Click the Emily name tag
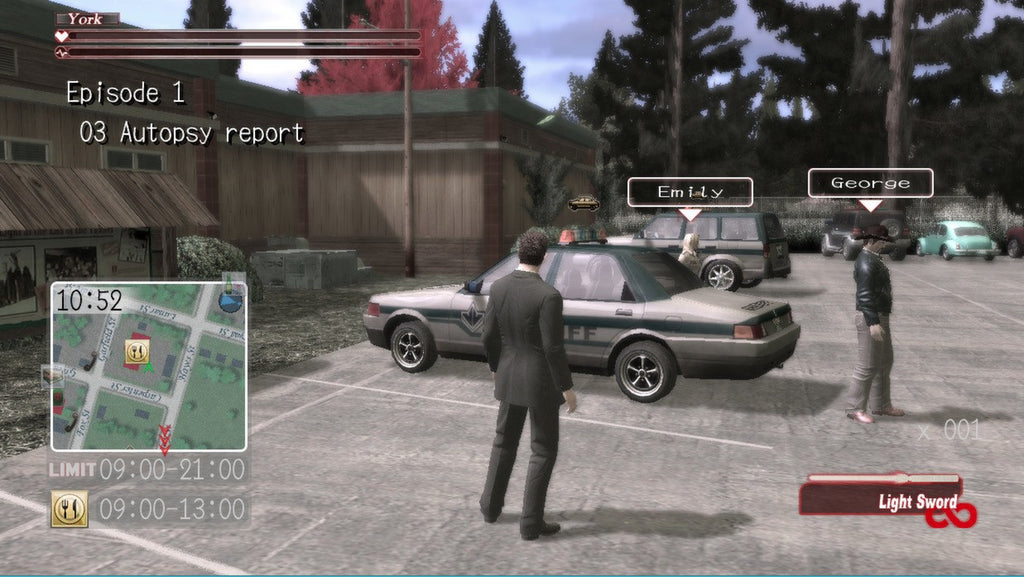 689,191
